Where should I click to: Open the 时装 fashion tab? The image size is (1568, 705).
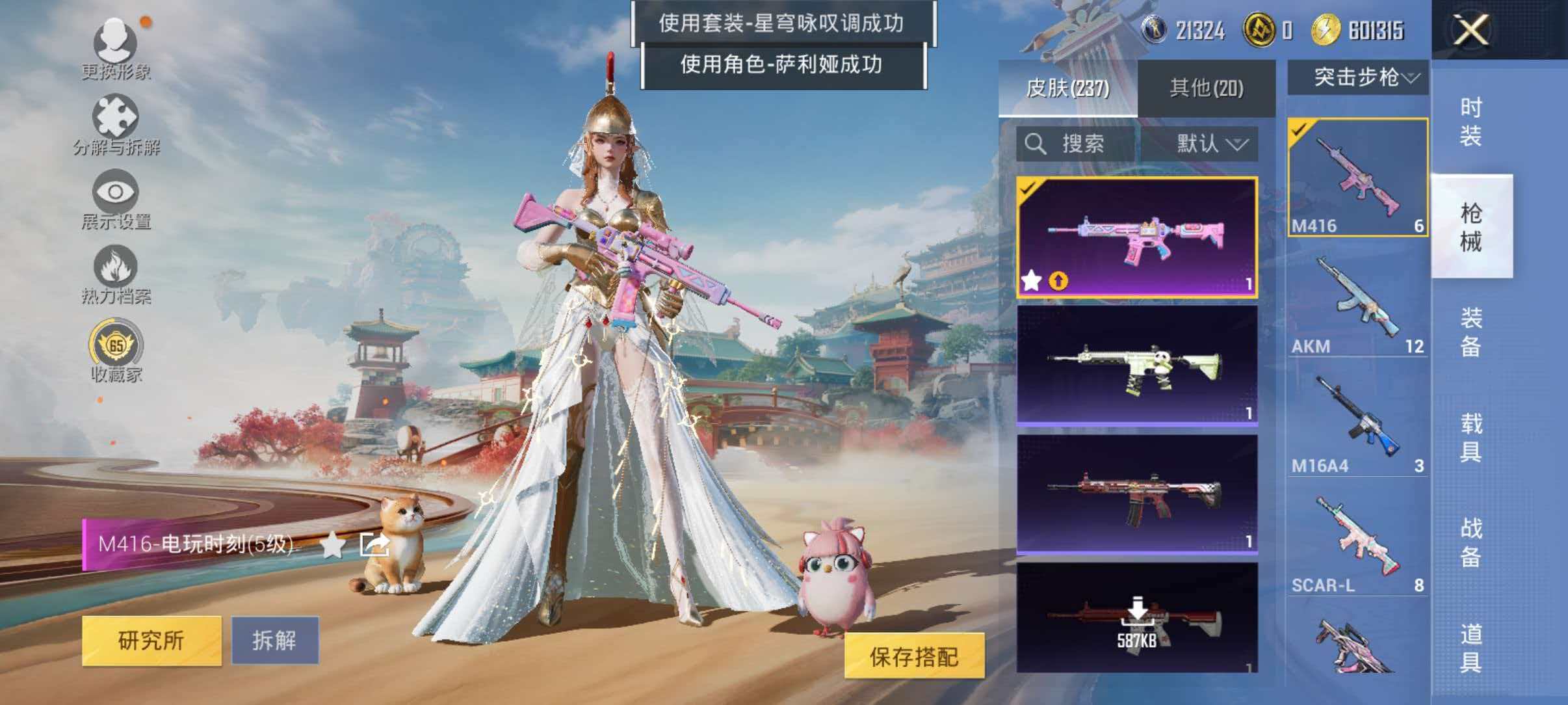click(1470, 120)
